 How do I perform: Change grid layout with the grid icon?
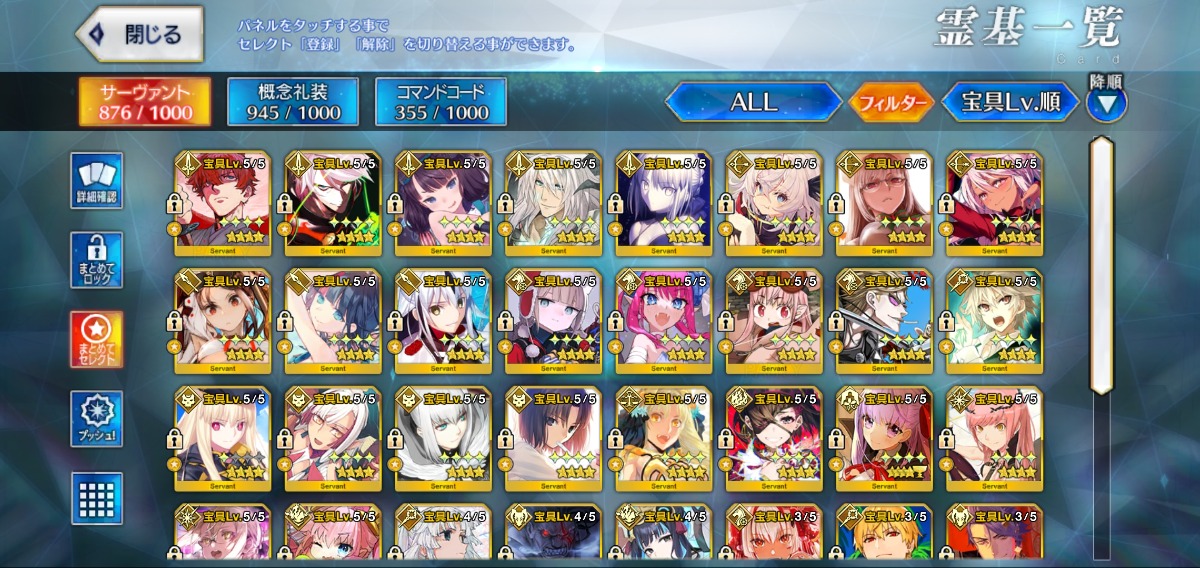pyautogui.click(x=97, y=497)
